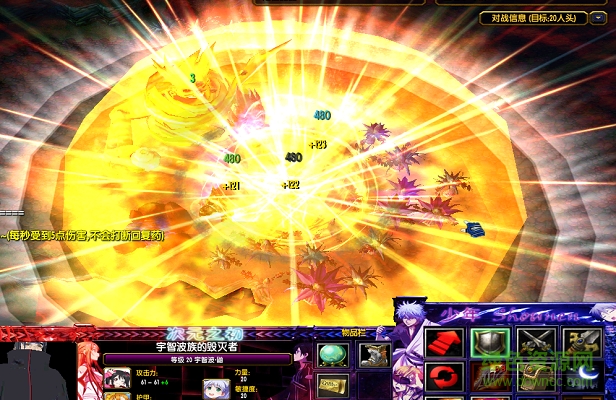Use the armored figure inventory item

point(373,353)
